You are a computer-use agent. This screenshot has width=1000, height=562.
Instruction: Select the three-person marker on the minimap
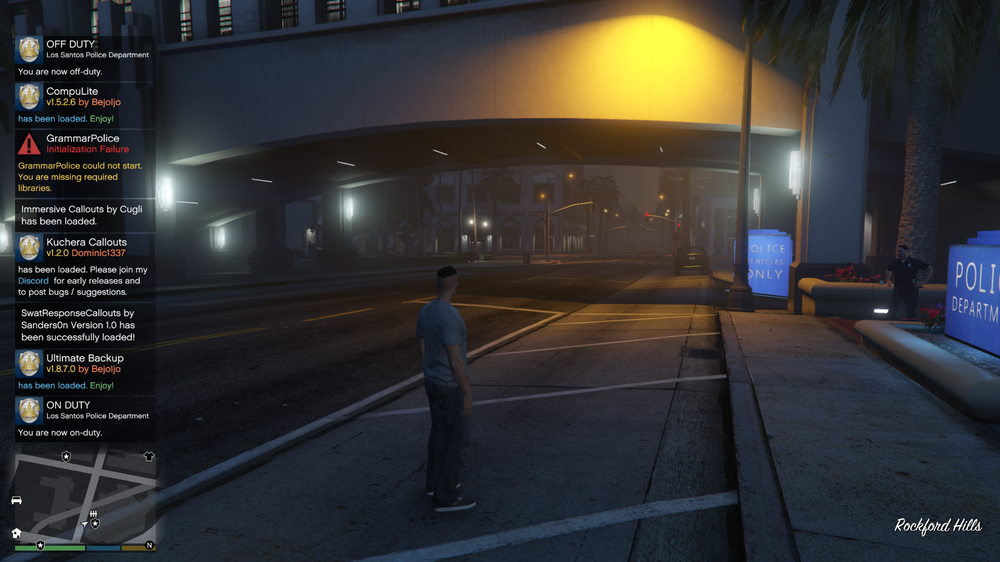coord(92,513)
